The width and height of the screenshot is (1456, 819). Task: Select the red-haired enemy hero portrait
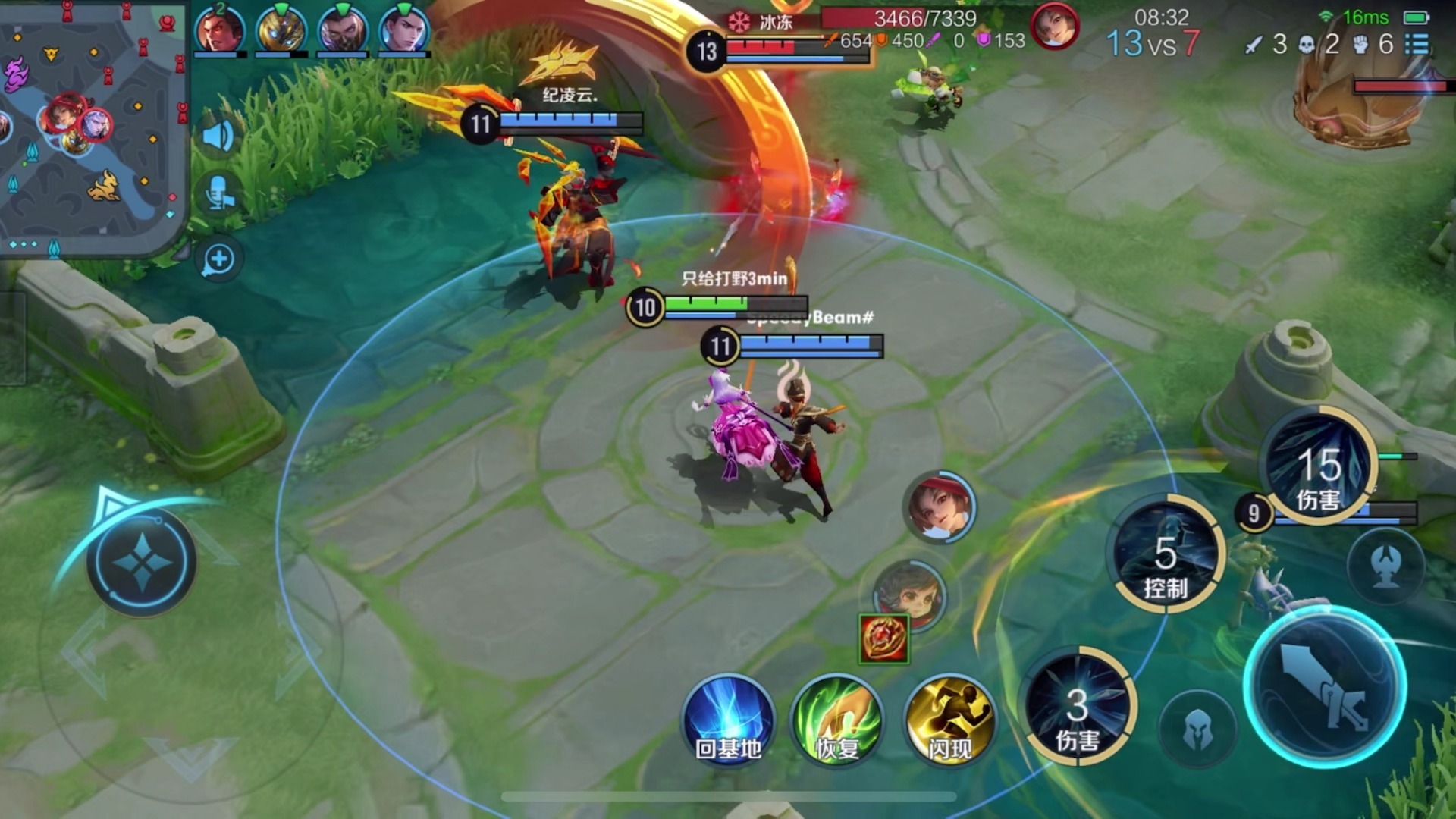(x=940, y=507)
